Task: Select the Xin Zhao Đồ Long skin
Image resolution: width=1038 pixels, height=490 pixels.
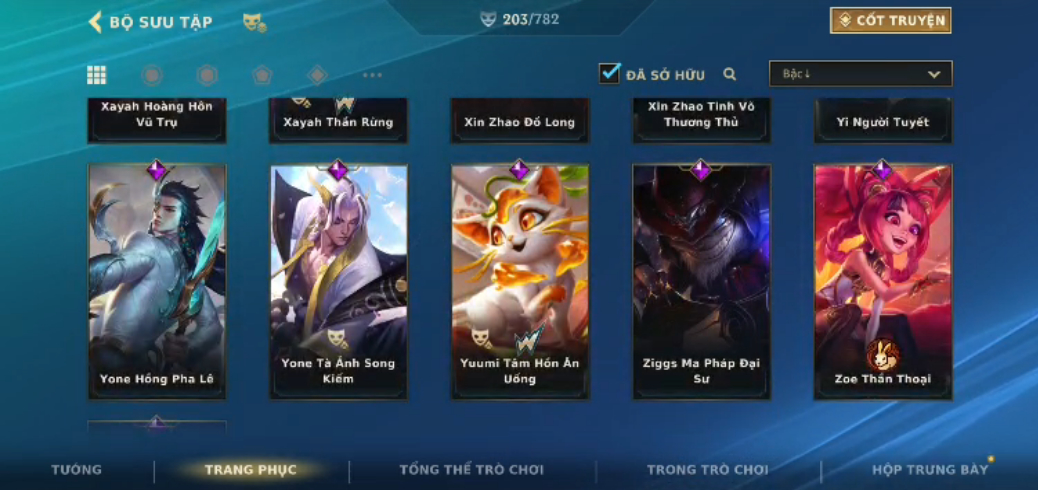Action: [x=519, y=122]
